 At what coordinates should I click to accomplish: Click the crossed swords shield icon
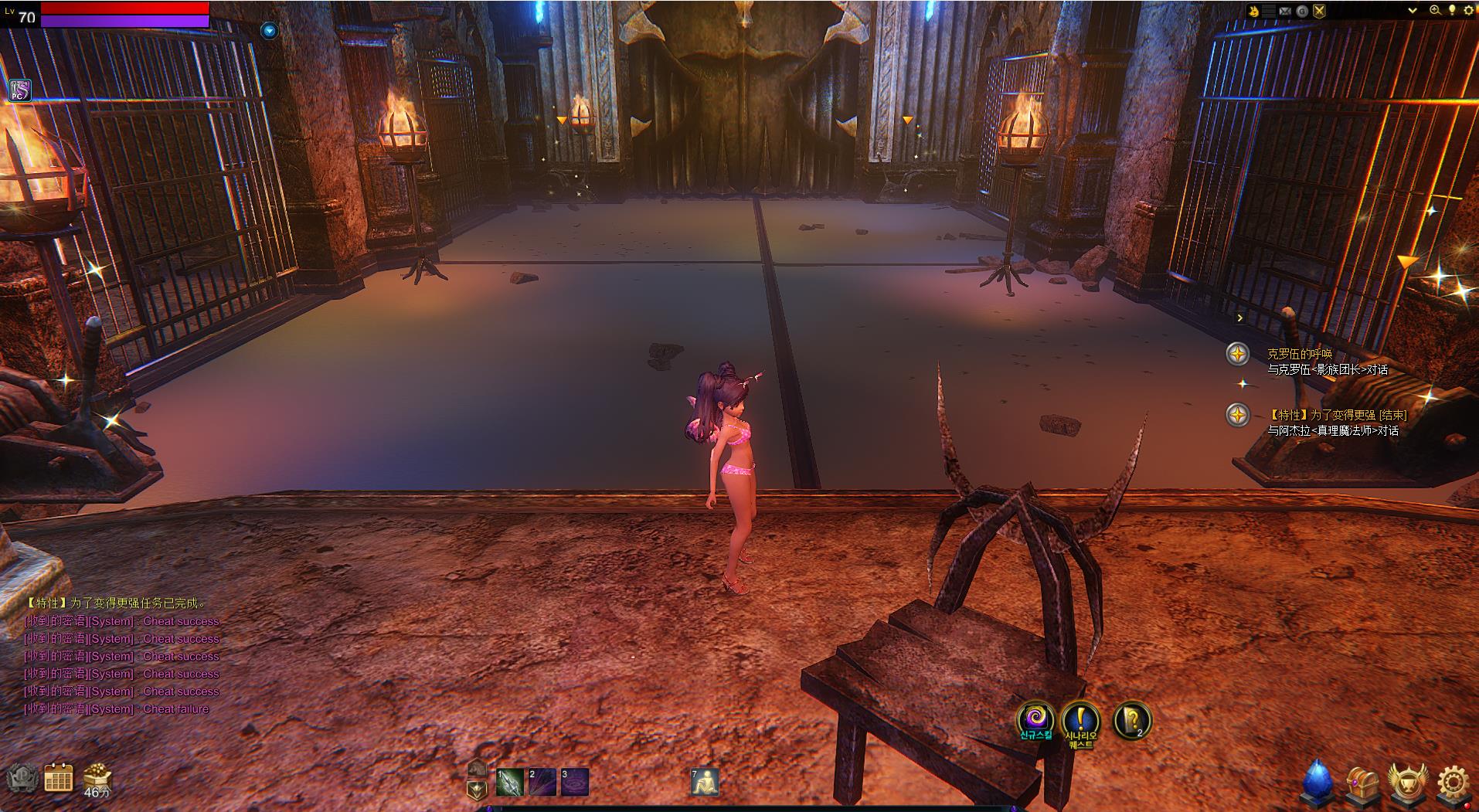click(x=1319, y=11)
